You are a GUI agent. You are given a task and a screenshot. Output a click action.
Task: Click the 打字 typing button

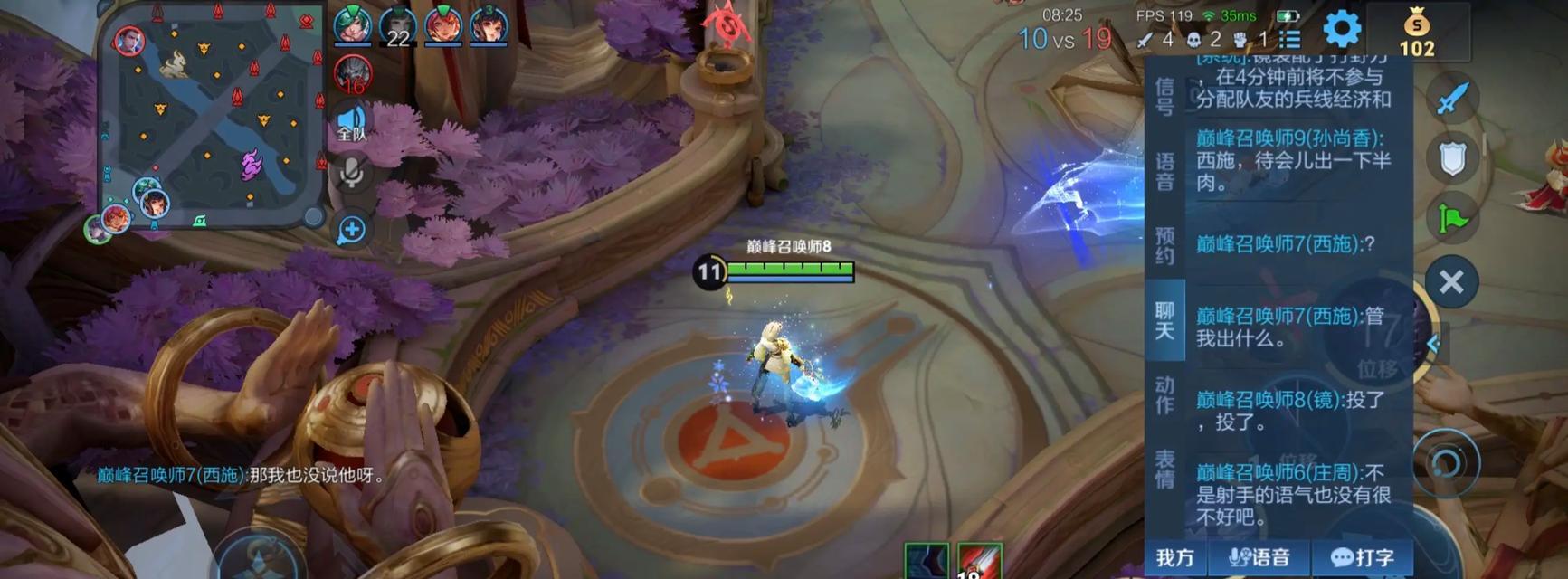pos(1363,557)
